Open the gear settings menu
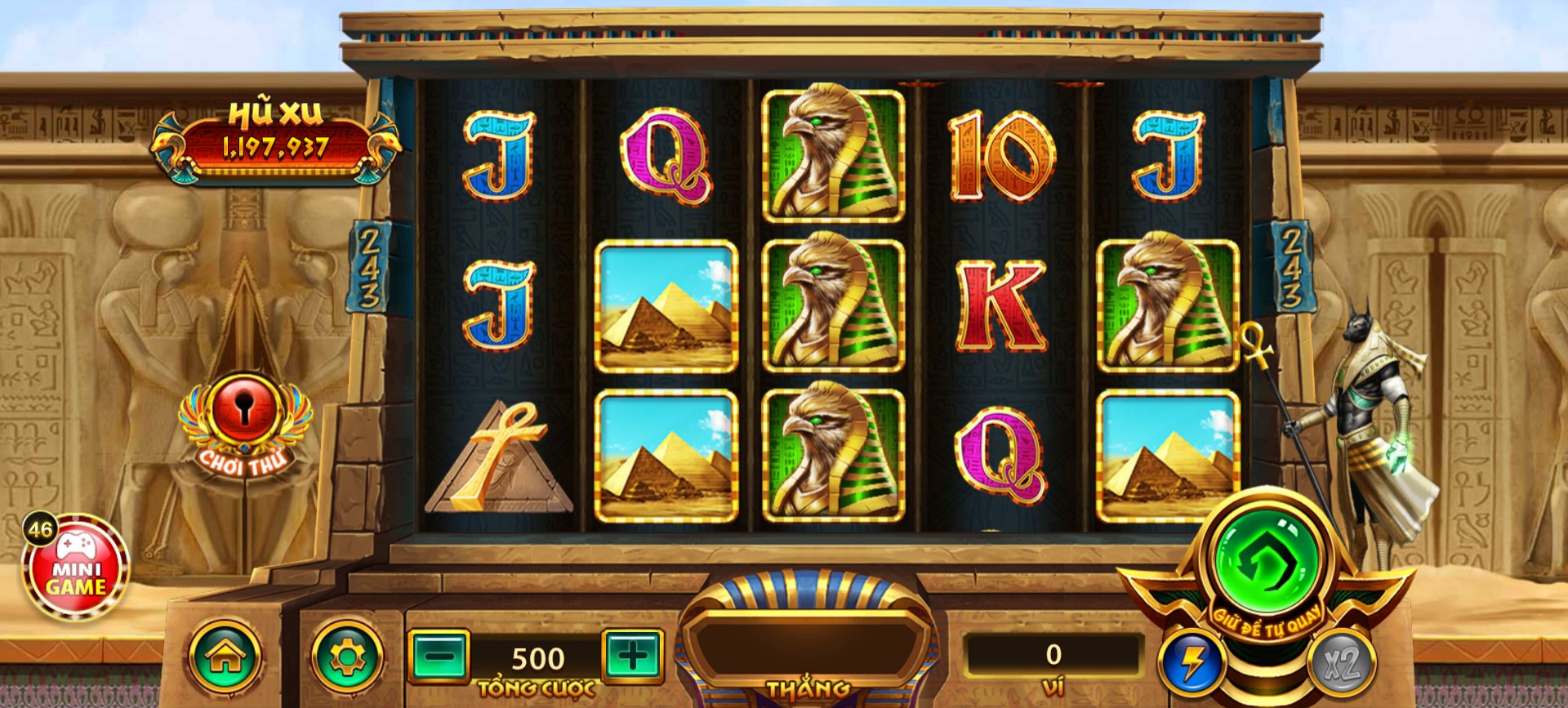This screenshot has width=1568, height=708. point(347,655)
